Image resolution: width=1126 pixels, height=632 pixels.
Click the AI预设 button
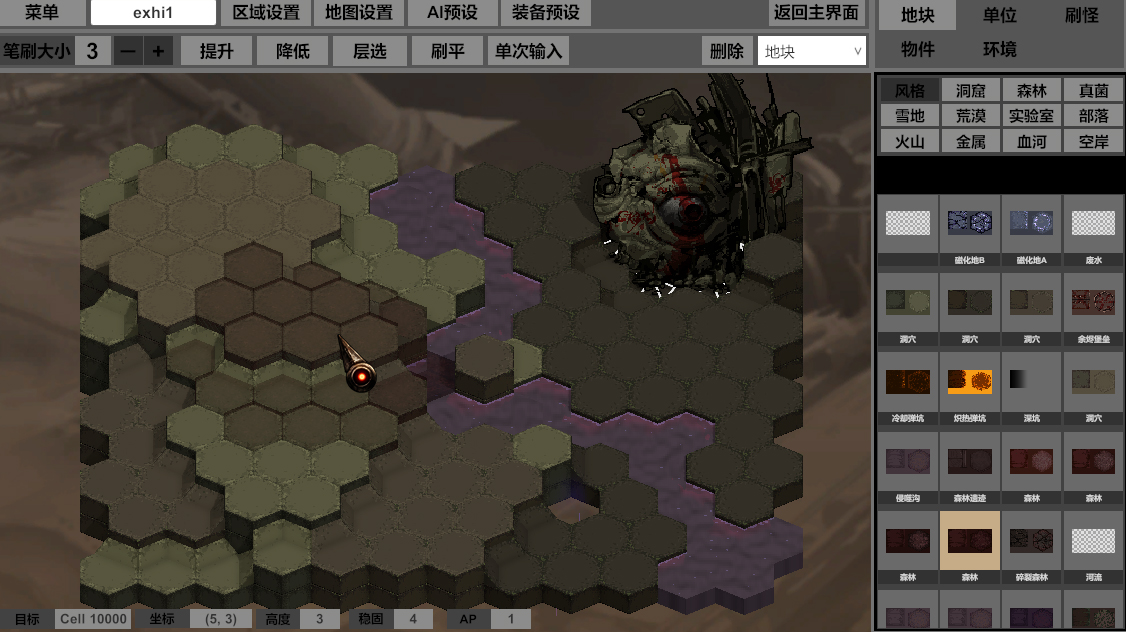click(x=452, y=13)
